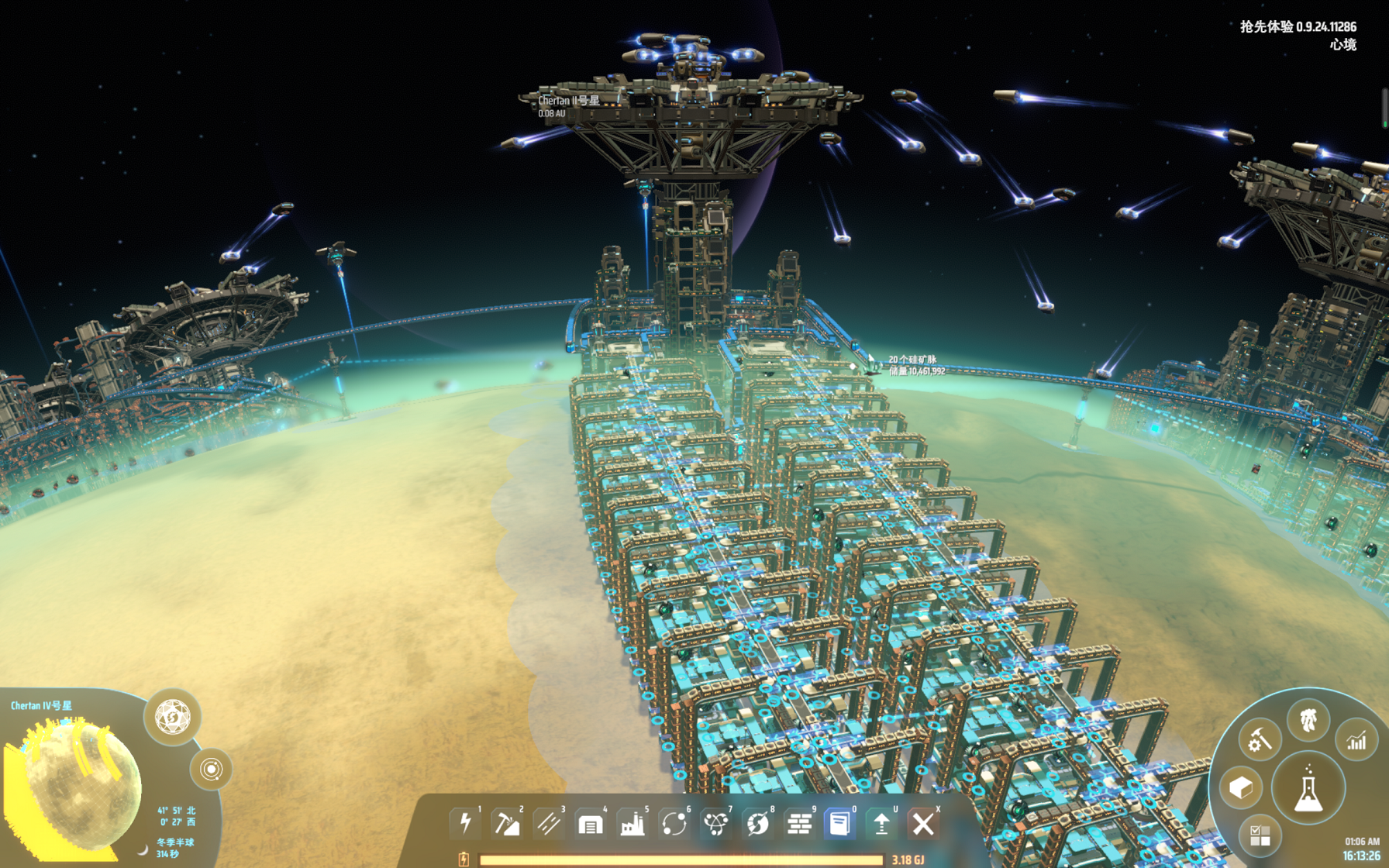Activate the green upgrade arrow tool
The height and width of the screenshot is (868, 1389).
click(881, 823)
